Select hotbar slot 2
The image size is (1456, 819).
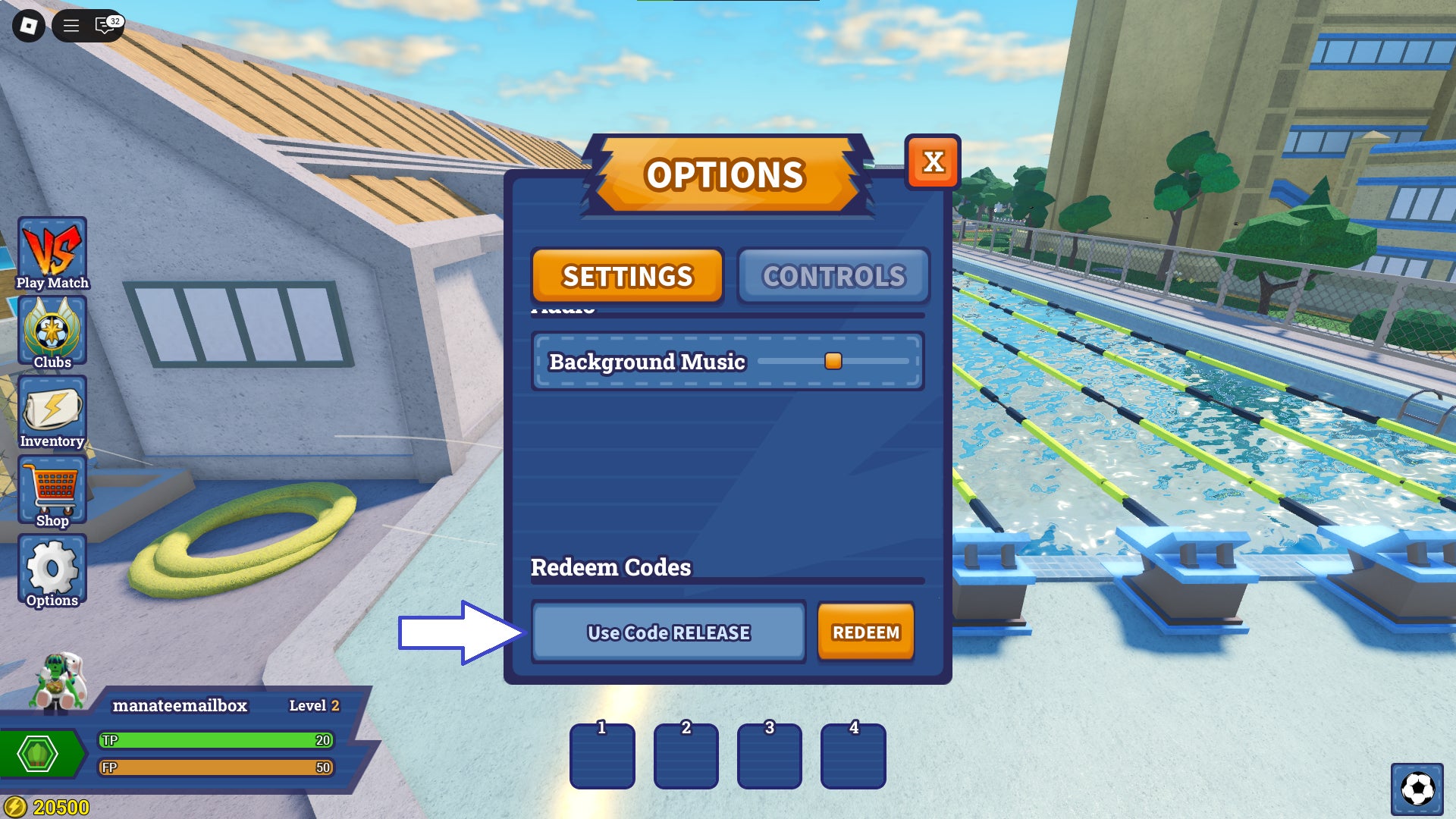coord(686,756)
